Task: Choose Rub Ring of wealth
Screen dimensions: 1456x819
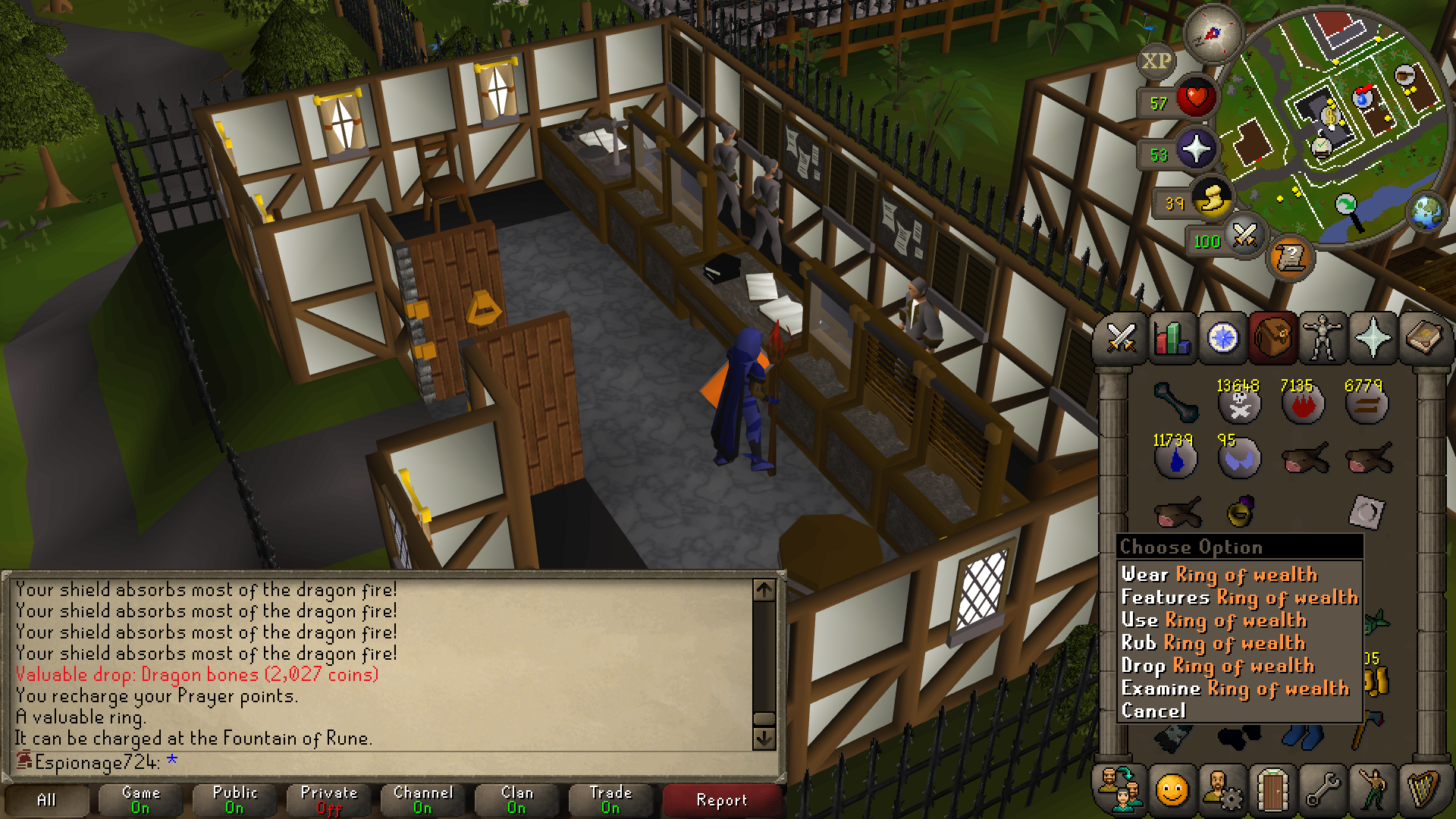Action: (1213, 643)
